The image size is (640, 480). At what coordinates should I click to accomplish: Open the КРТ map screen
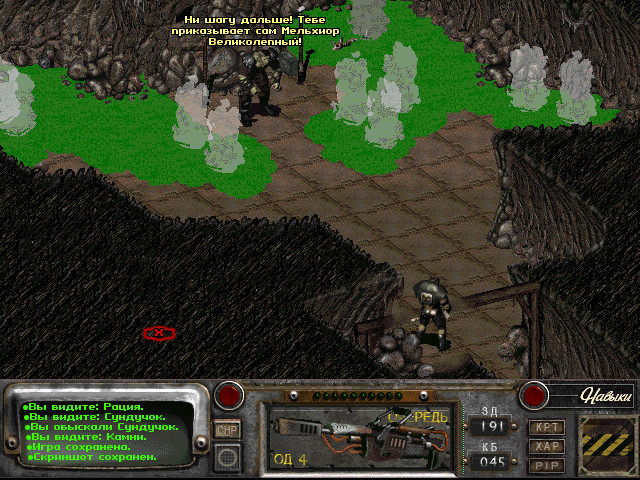[x=545, y=427]
